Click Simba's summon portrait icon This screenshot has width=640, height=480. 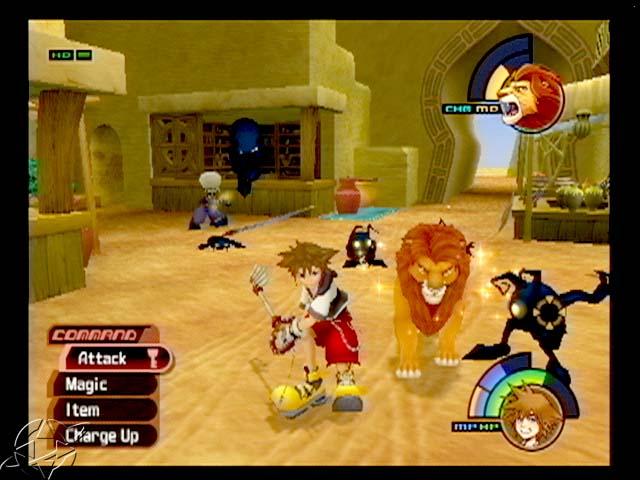click(529, 97)
